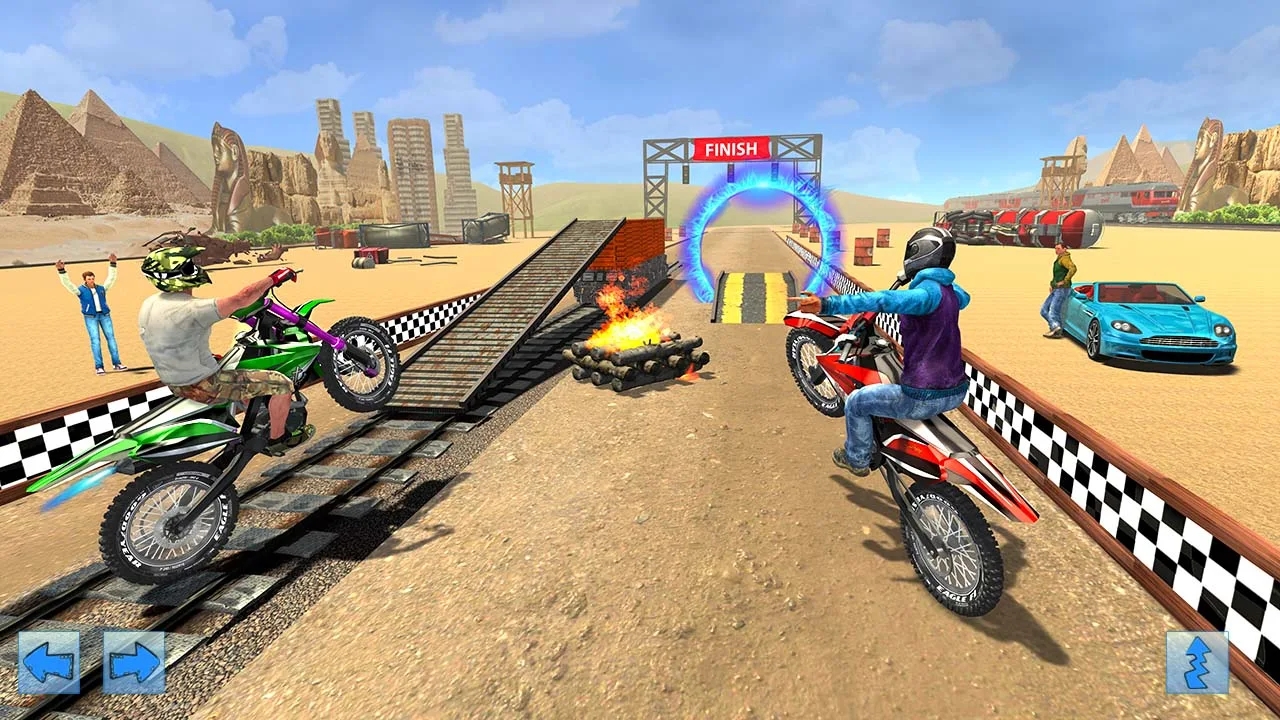
Task: Tap the left arrow steering button
Action: 49,662
